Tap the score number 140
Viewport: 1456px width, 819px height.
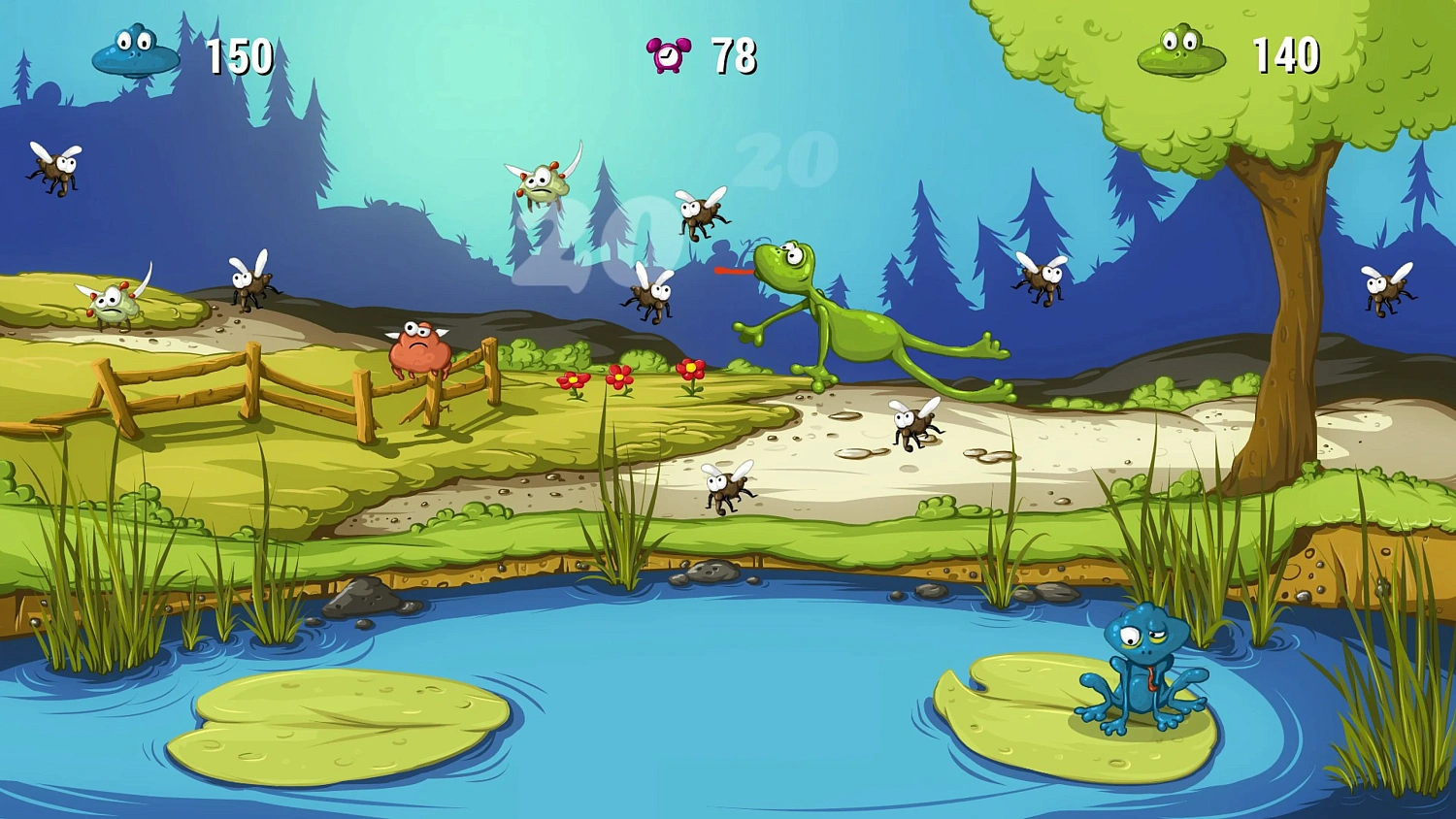[1286, 55]
